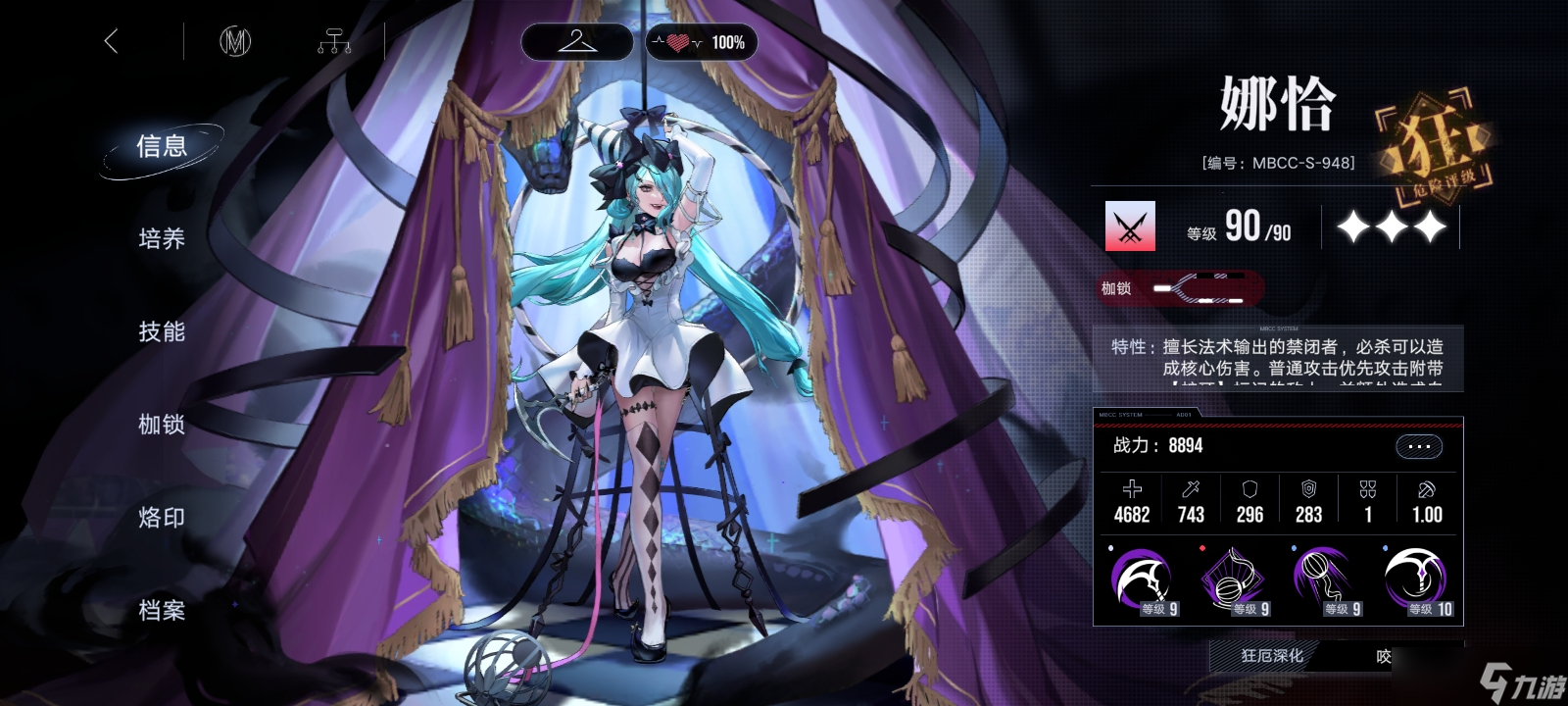The width and height of the screenshot is (1568, 706).
Task: Select the yarn ball skill with red dot
Action: point(1234,580)
